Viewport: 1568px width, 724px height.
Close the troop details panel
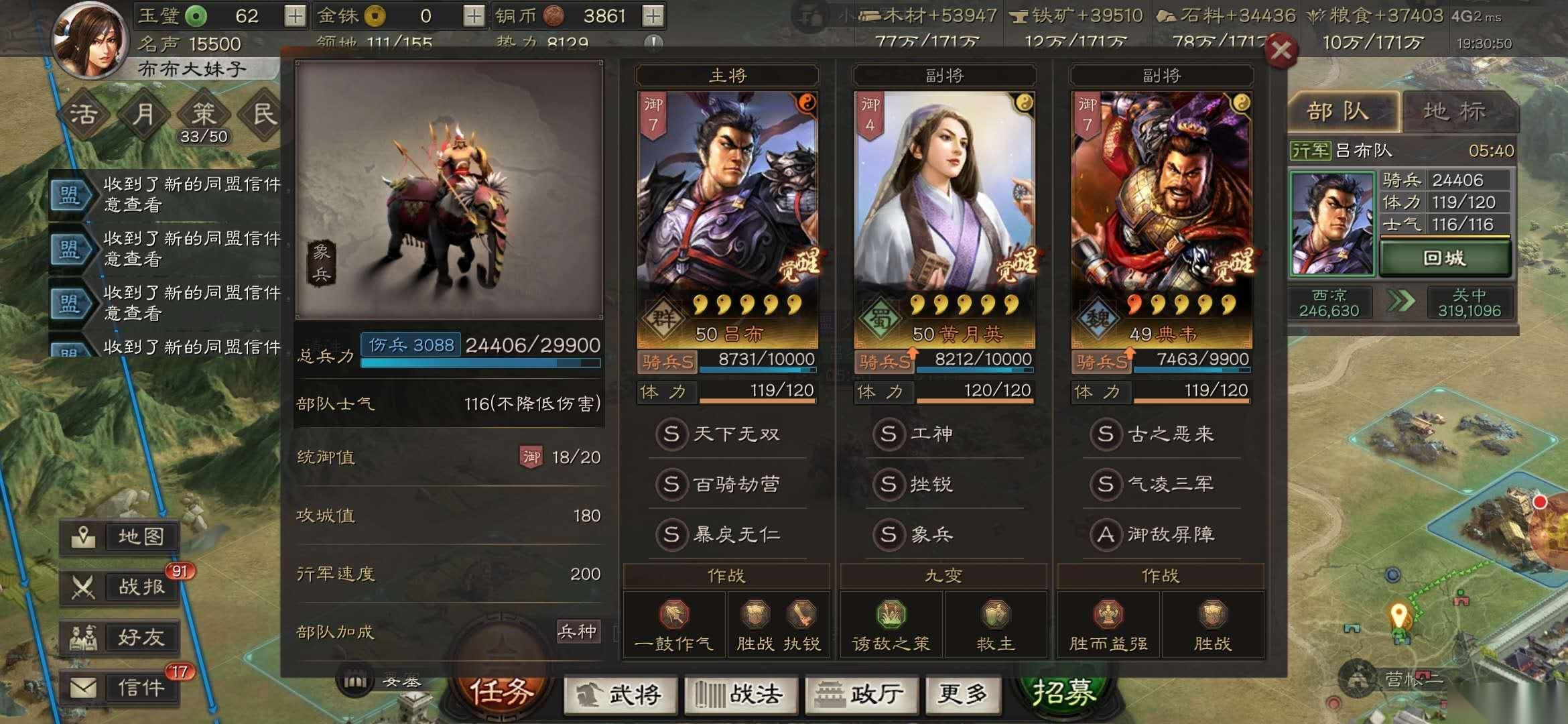point(1281,50)
